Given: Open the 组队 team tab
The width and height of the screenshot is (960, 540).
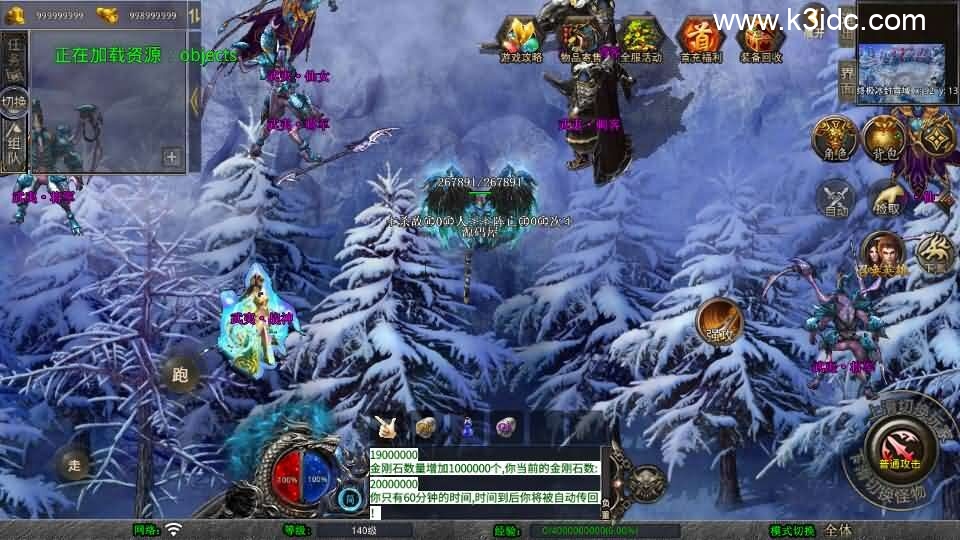Looking at the screenshot, I should point(14,145).
